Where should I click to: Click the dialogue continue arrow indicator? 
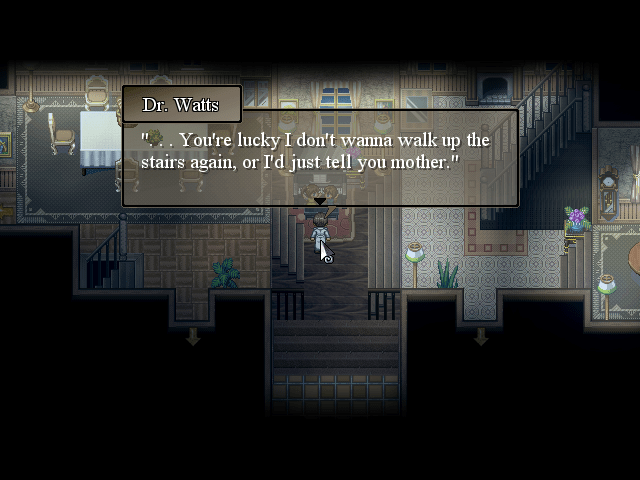[x=320, y=202]
